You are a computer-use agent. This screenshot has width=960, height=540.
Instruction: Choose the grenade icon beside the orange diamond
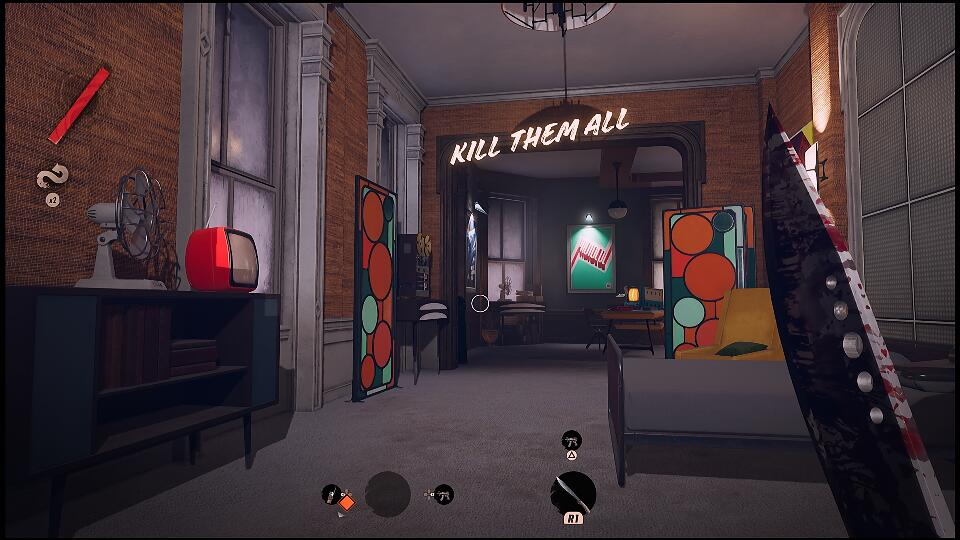pyautogui.click(x=331, y=494)
